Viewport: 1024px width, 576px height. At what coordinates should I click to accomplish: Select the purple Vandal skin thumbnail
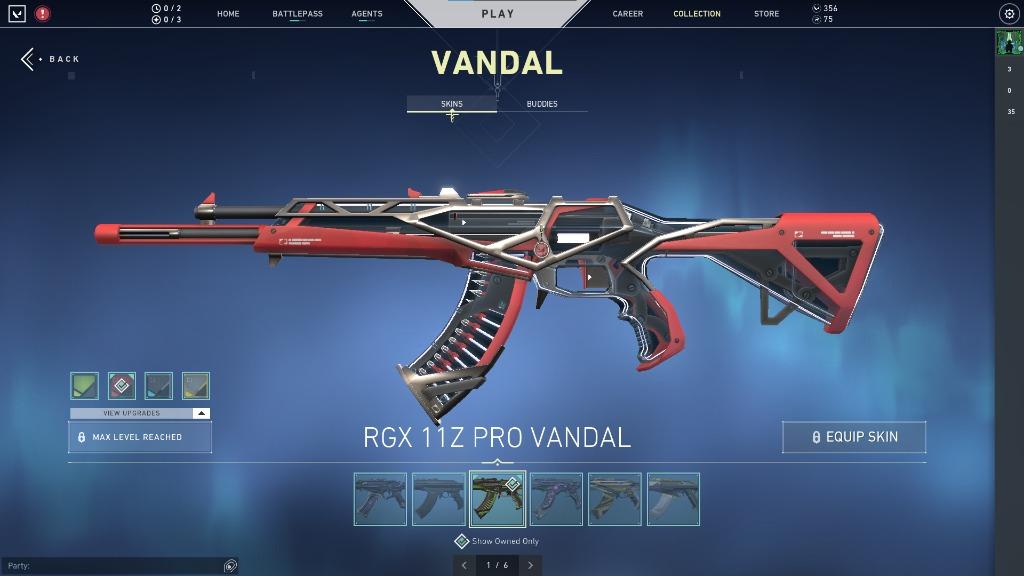(x=556, y=499)
